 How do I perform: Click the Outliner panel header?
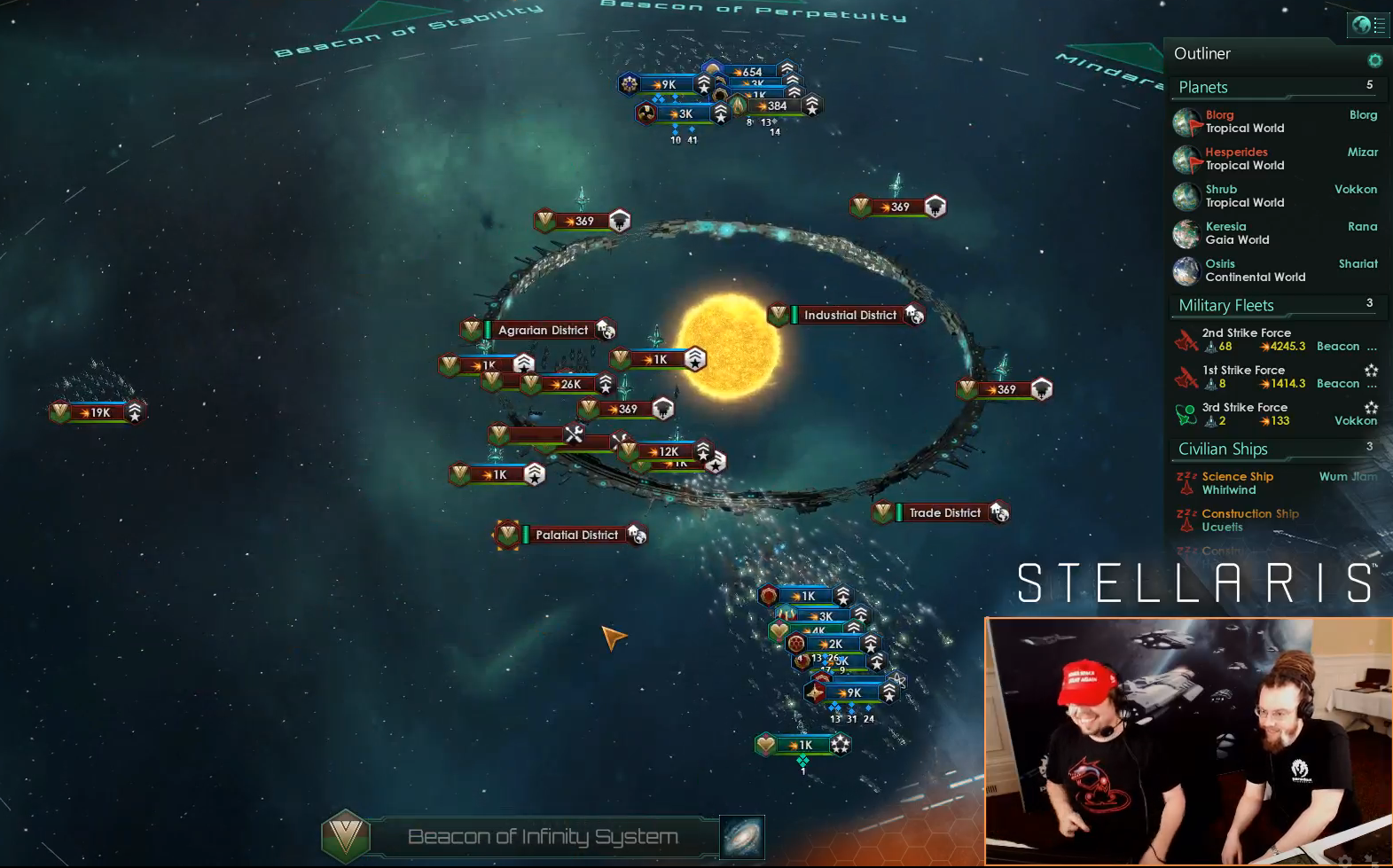1202,53
